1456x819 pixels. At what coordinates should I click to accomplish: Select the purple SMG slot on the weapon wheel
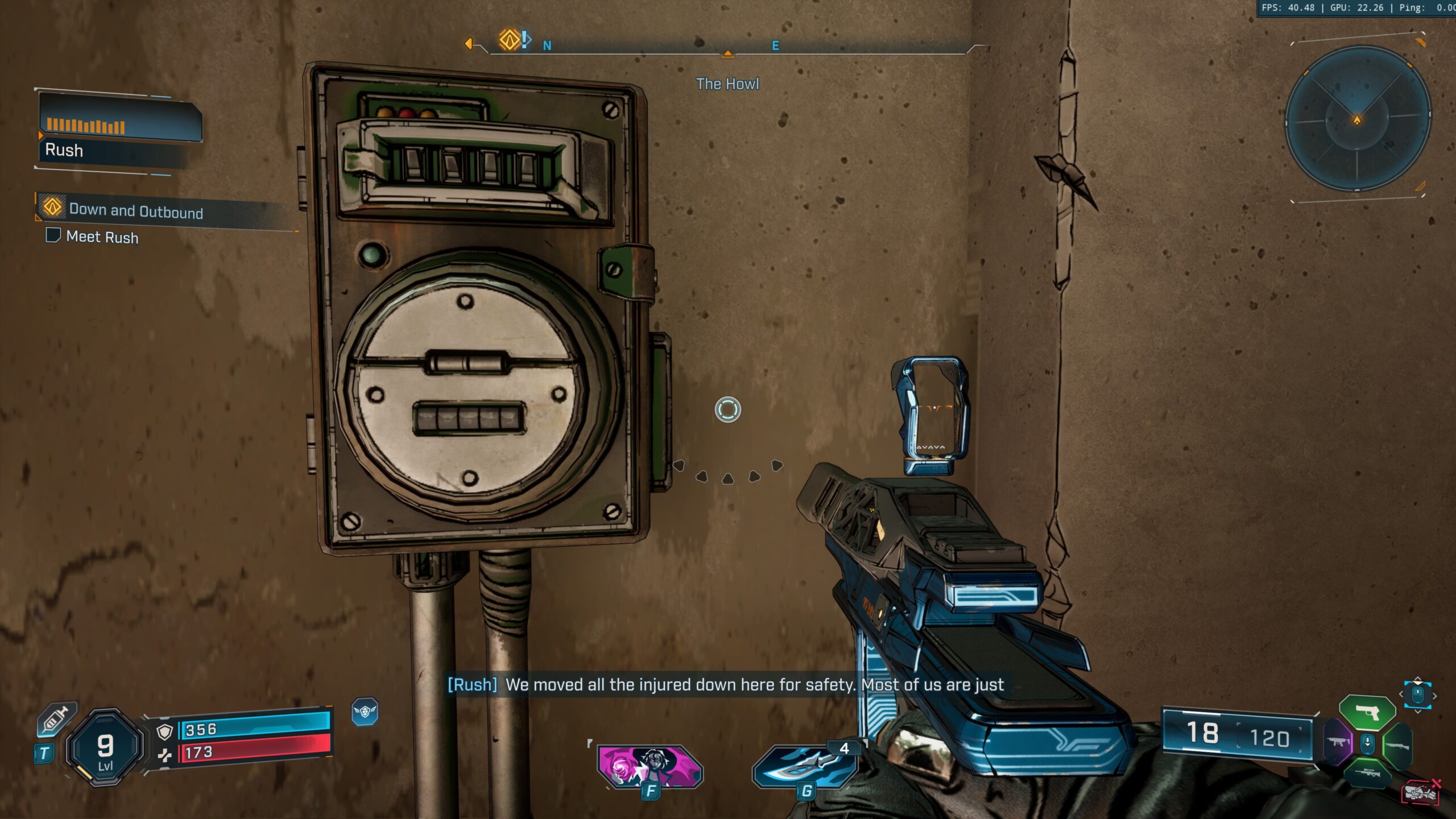pos(1338,742)
